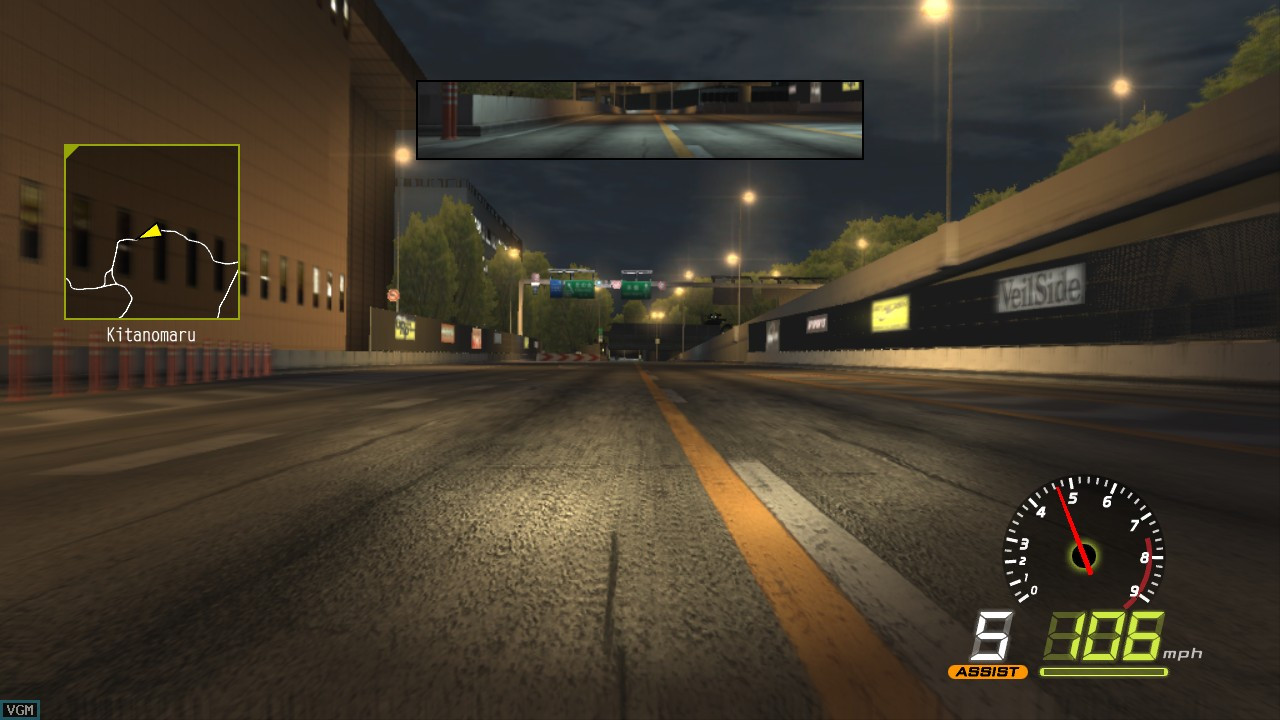This screenshot has height=720, width=1280.
Task: Click the blue sign above the tunnel
Action: coord(557,287)
